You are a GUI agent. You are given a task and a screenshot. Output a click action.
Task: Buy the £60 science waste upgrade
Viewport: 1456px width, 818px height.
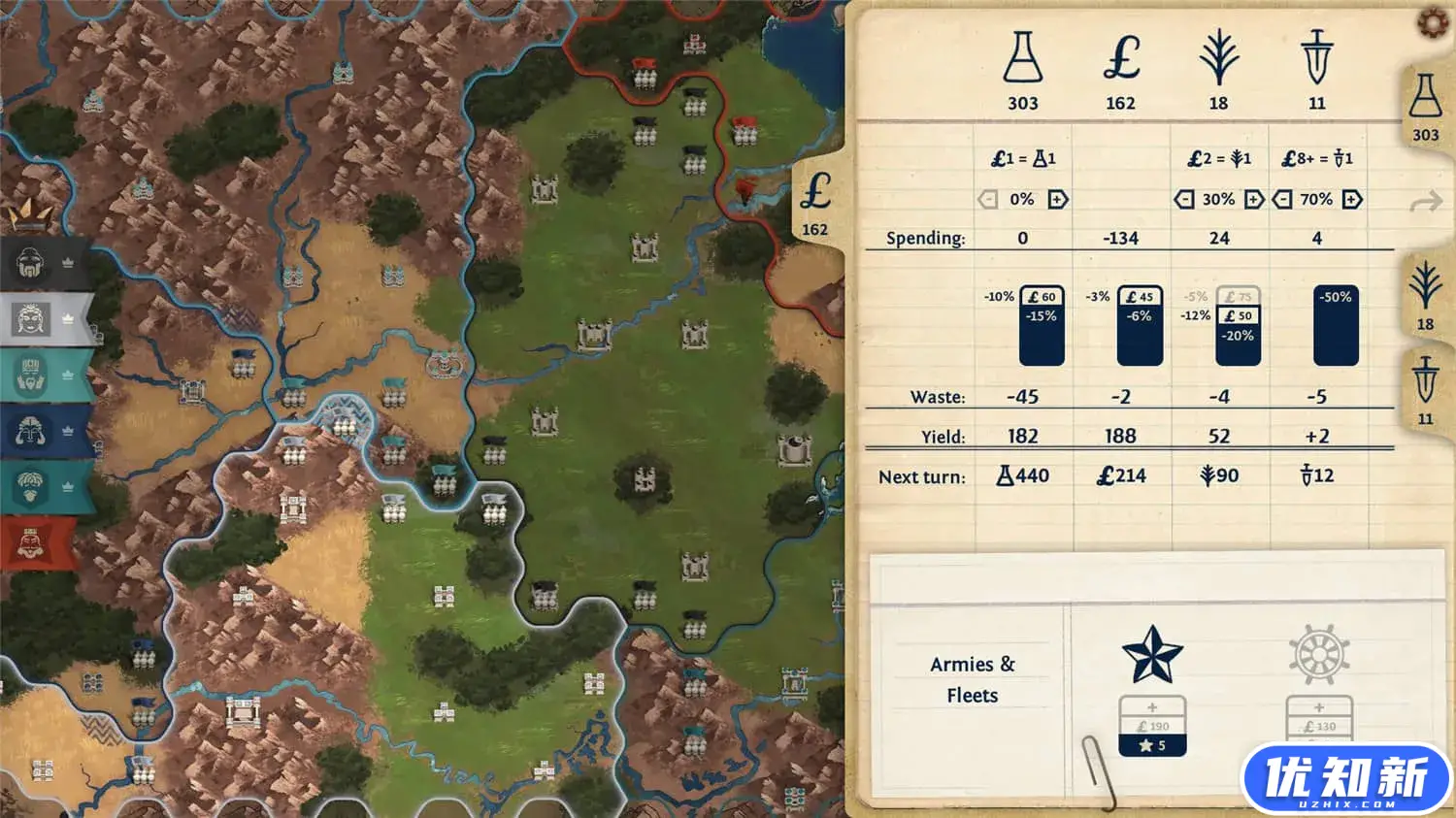1042,297
